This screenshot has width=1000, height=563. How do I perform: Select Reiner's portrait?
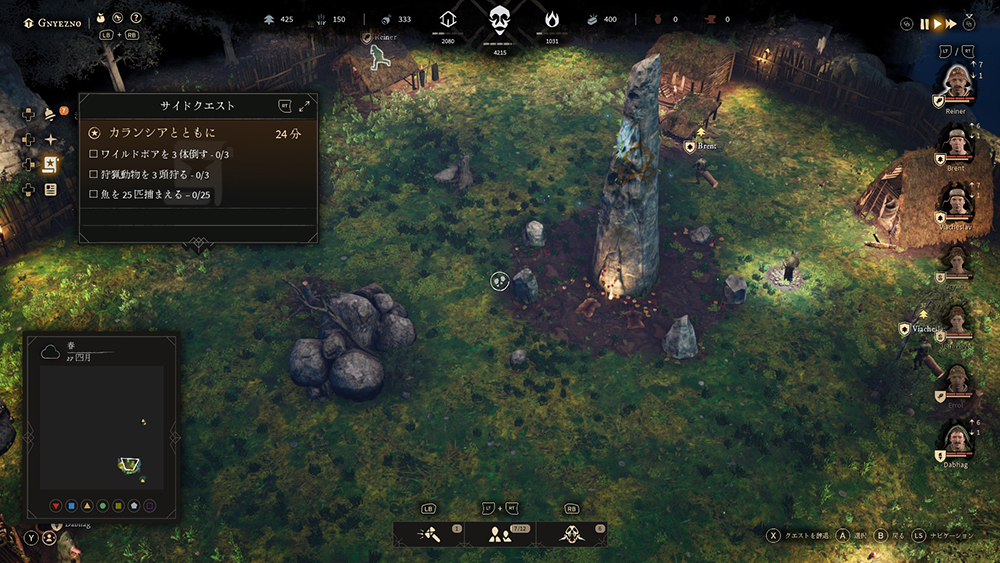tap(956, 86)
